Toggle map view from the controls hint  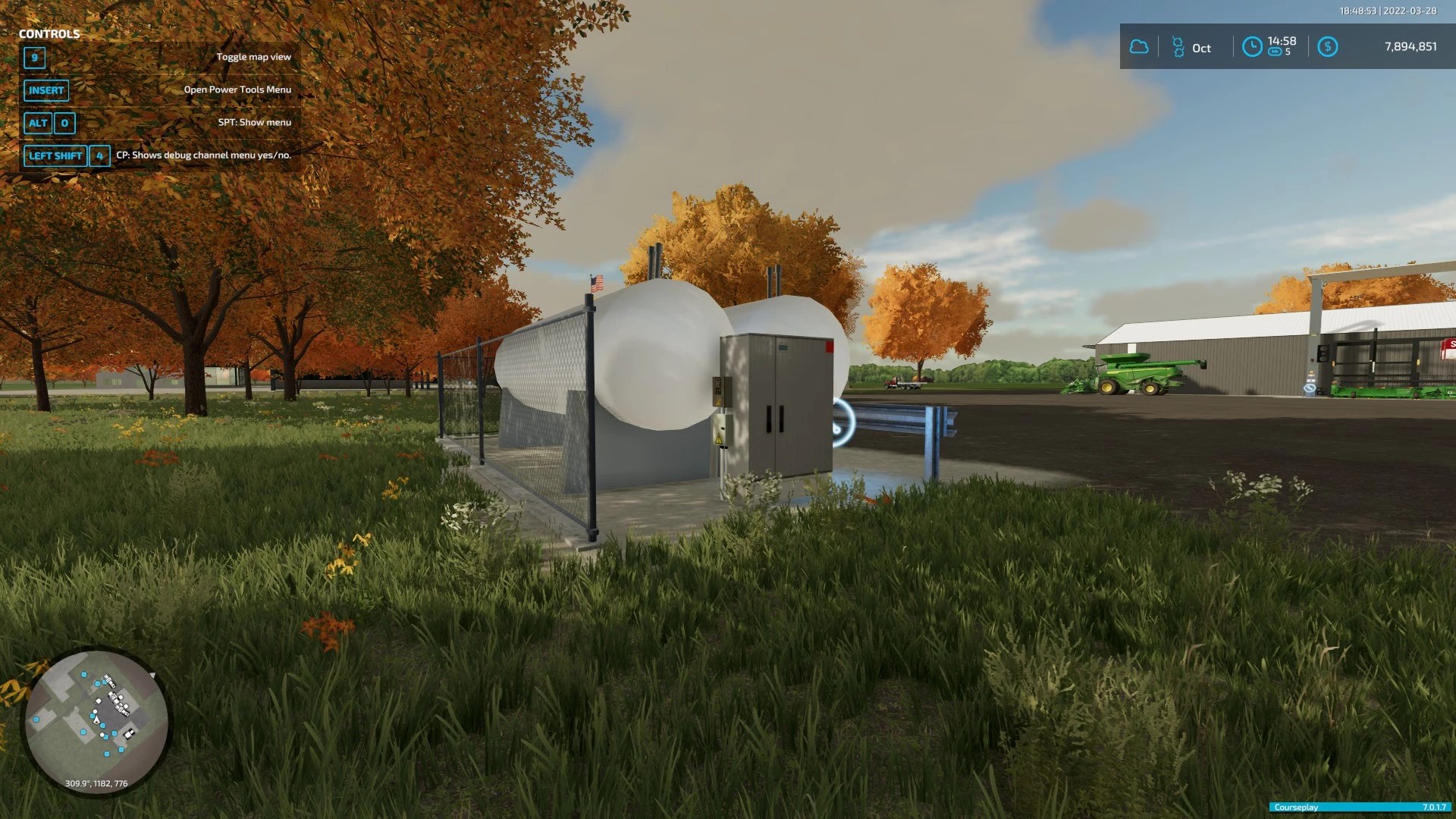[x=255, y=56]
